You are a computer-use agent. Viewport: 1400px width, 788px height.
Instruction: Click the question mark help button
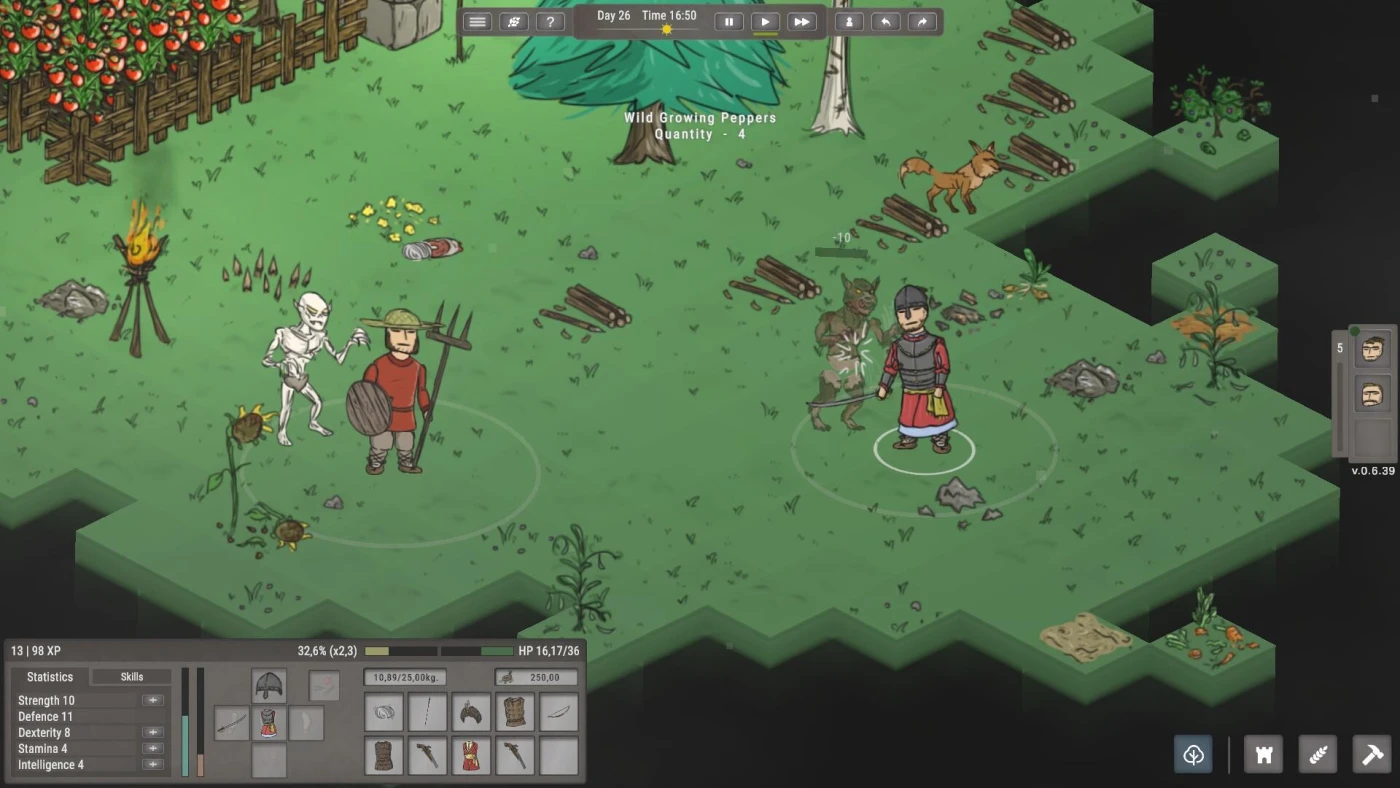549,22
